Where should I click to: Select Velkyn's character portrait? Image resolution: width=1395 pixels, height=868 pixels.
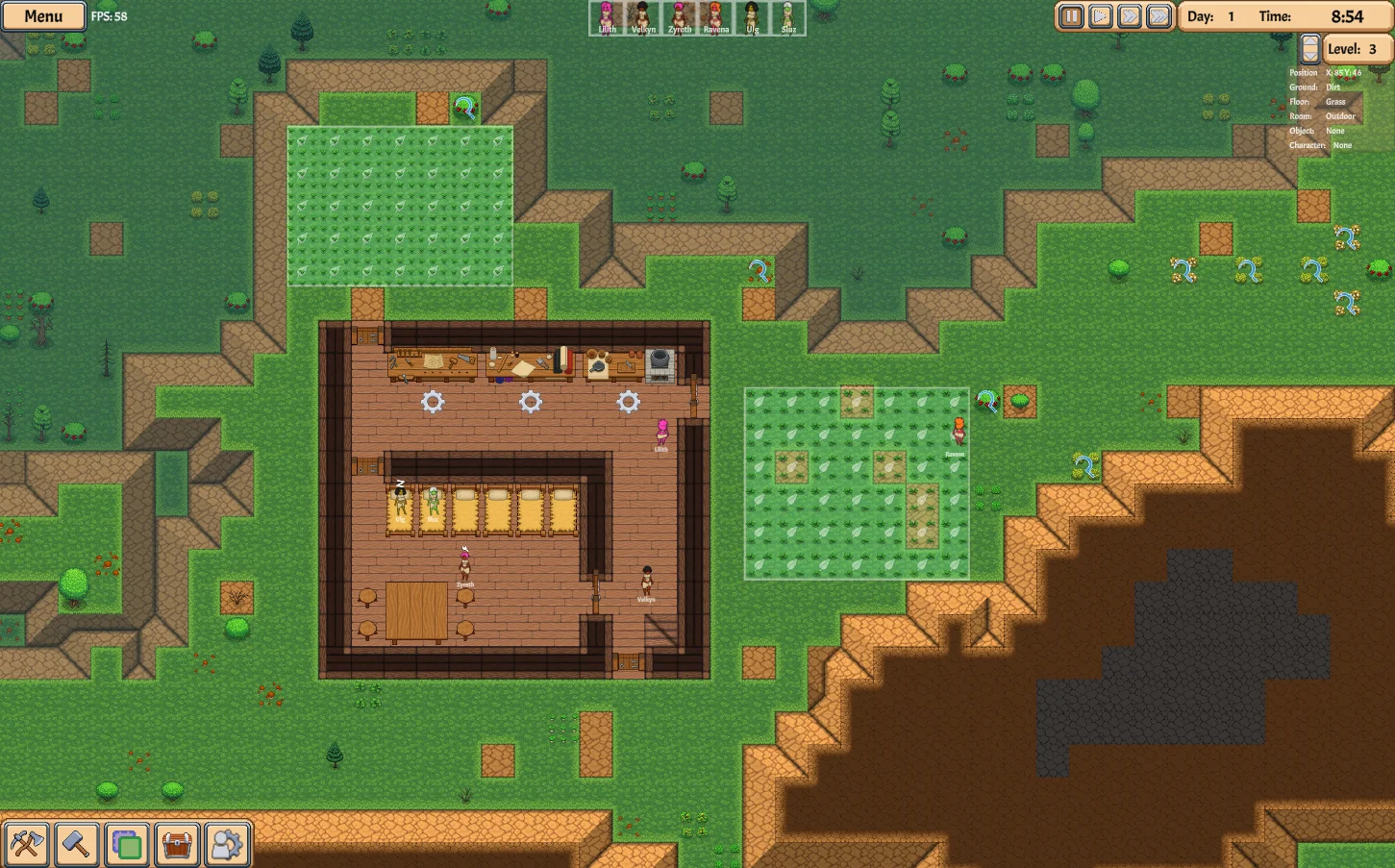[643, 17]
